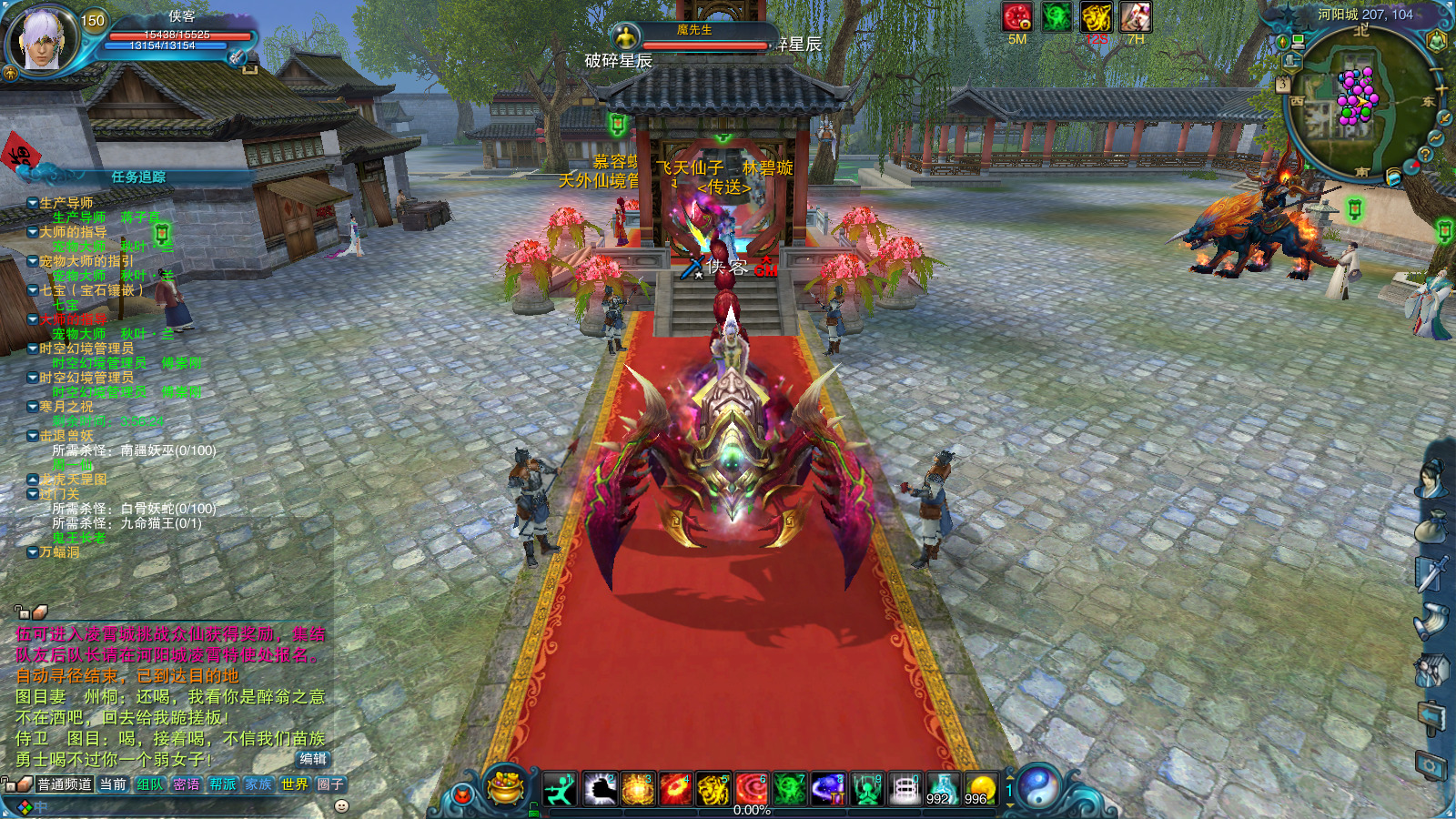
Task: Use the blue potion with 992 count
Action: [x=942, y=788]
